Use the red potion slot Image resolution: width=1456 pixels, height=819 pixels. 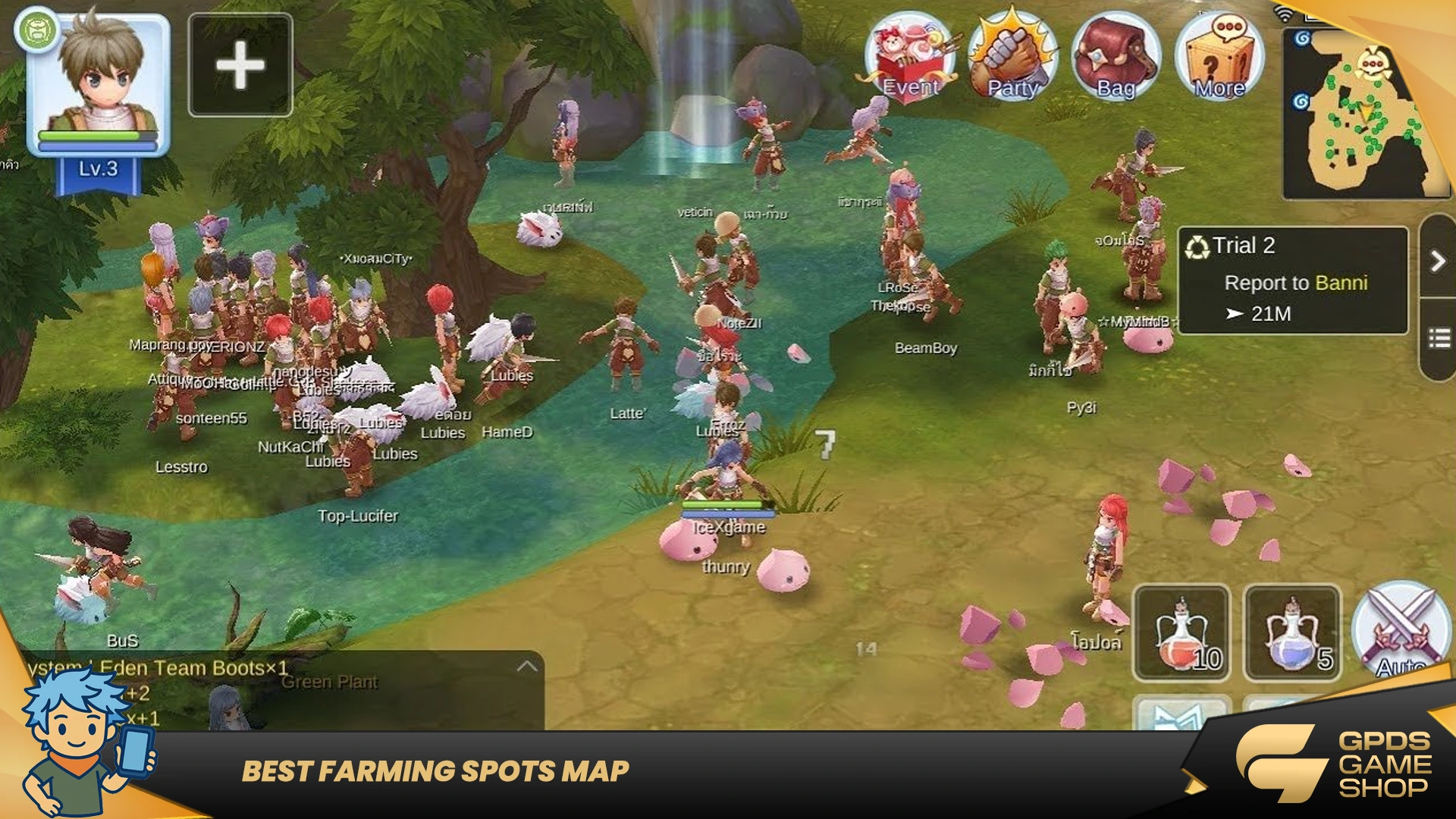point(1181,633)
